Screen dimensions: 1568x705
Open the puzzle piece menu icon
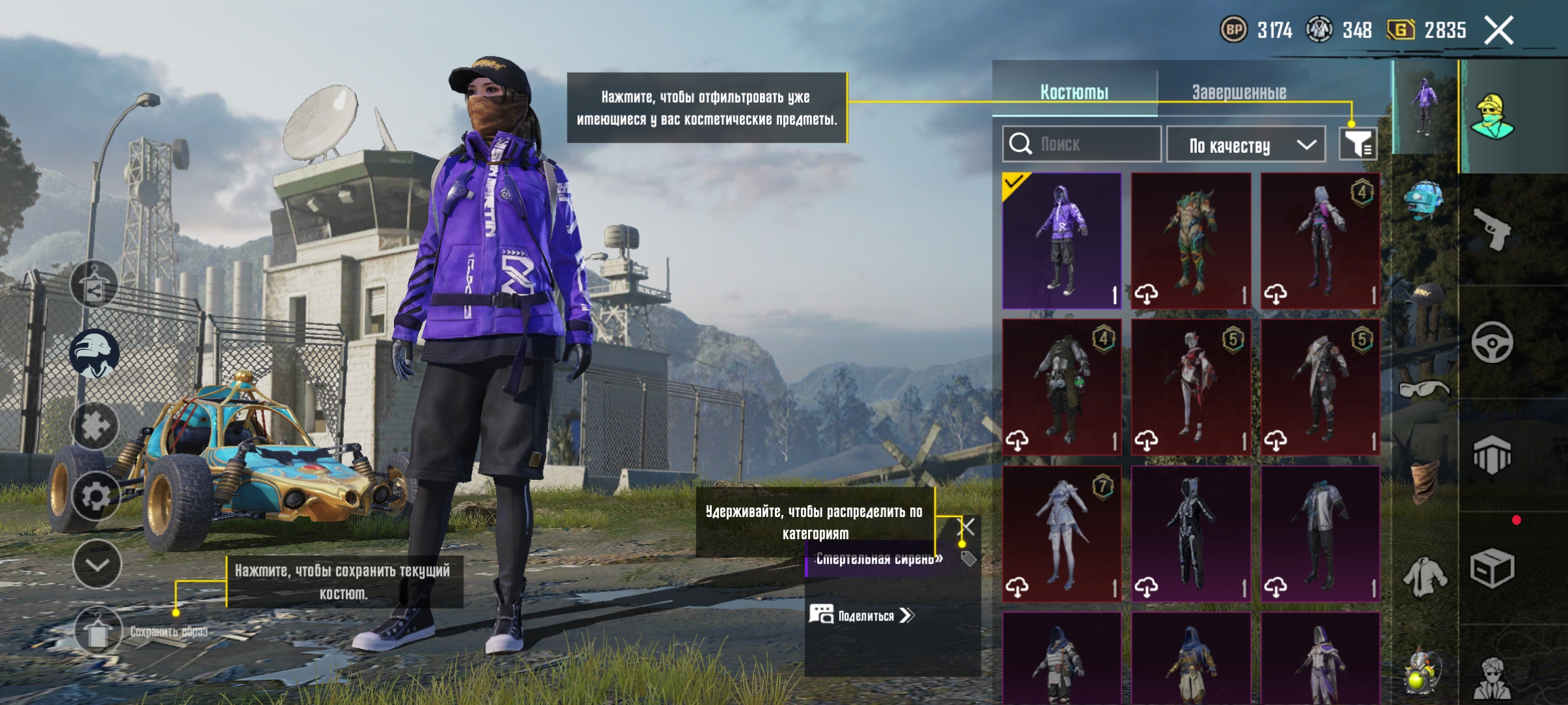coord(95,427)
